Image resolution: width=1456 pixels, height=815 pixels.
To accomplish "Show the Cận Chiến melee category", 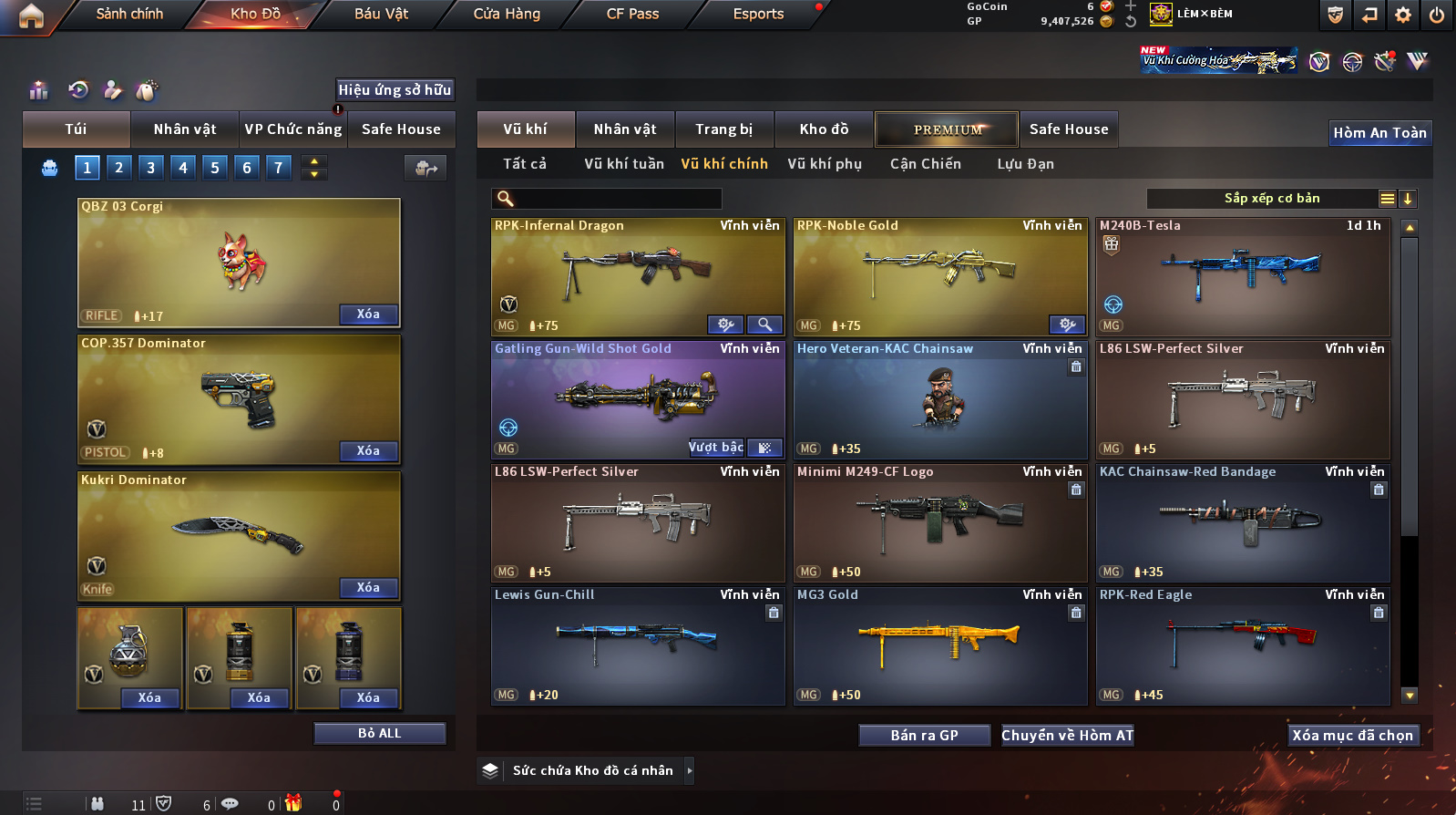I will 926,164.
